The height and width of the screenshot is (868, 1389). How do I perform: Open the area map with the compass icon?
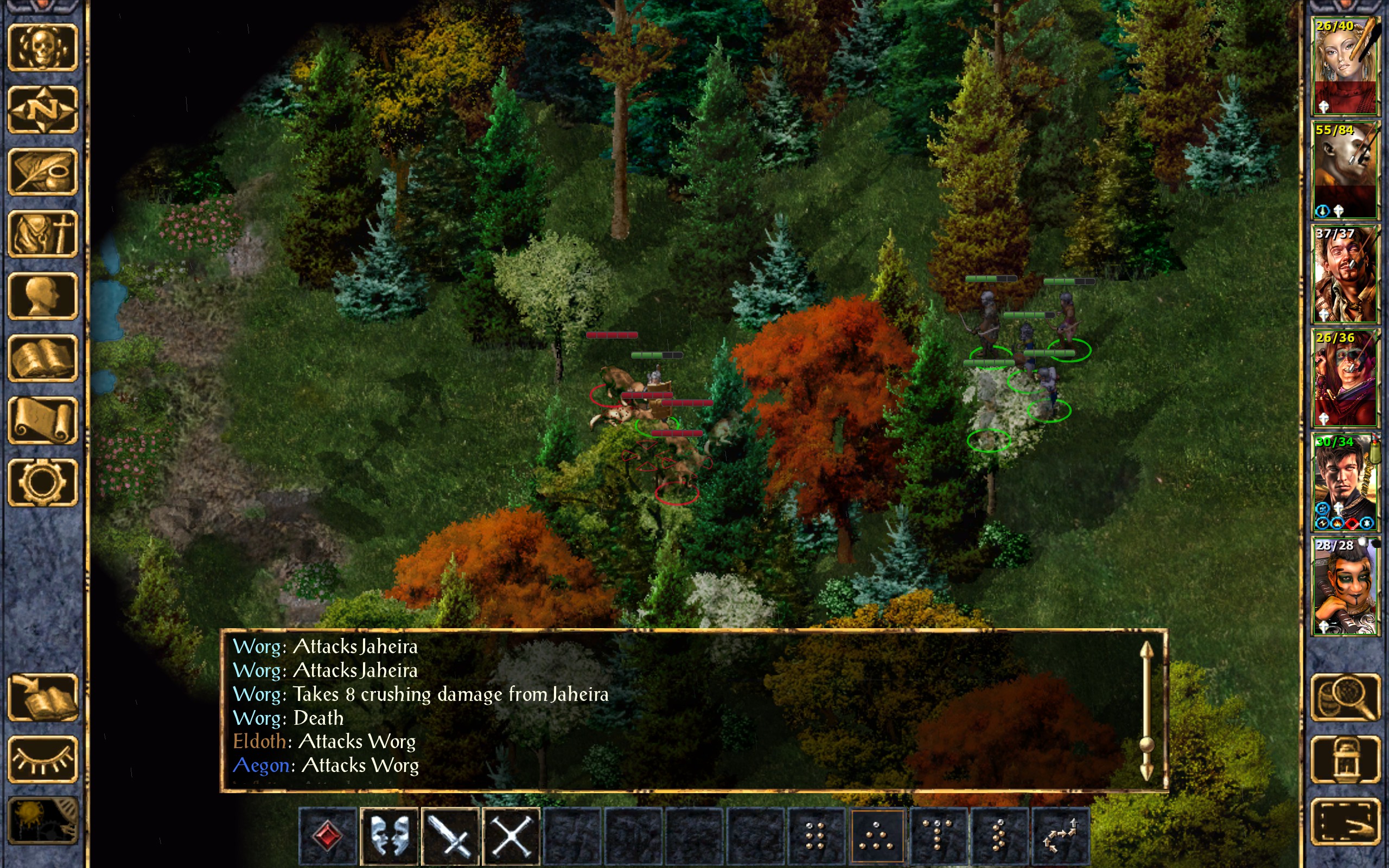(x=42, y=109)
